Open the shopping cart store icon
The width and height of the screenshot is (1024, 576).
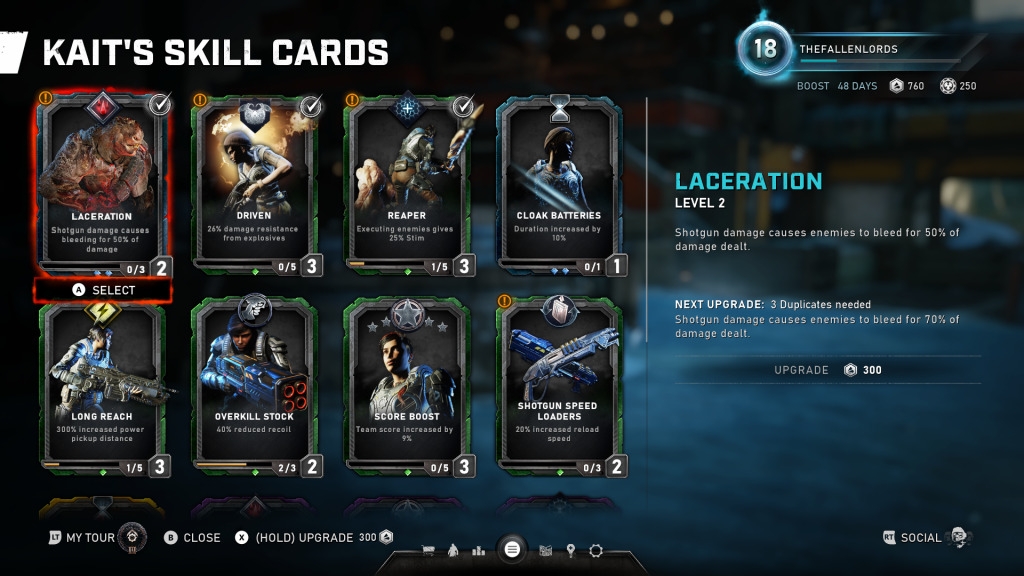coord(429,550)
